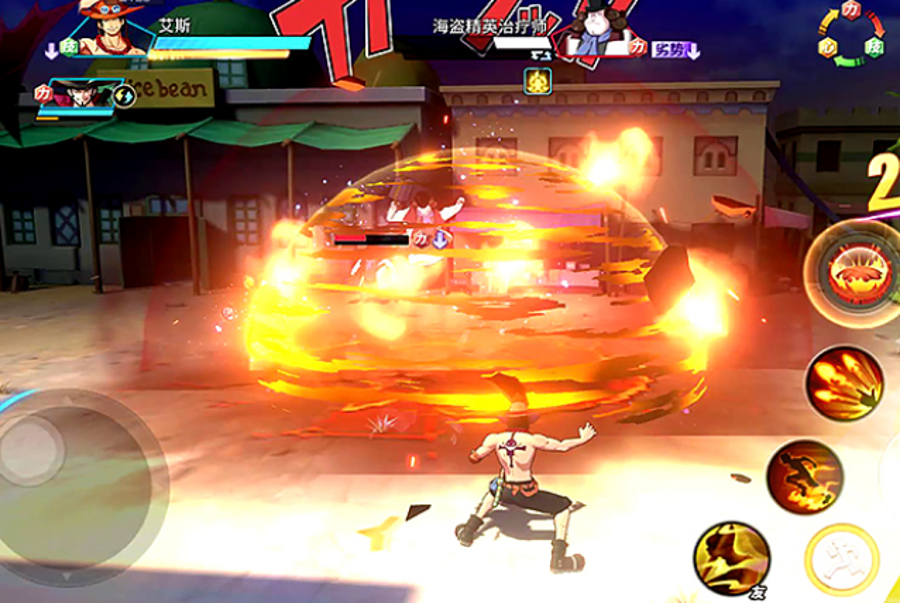Call the ally assist skill marked 友
This screenshot has width=900, height=603.
click(x=732, y=558)
